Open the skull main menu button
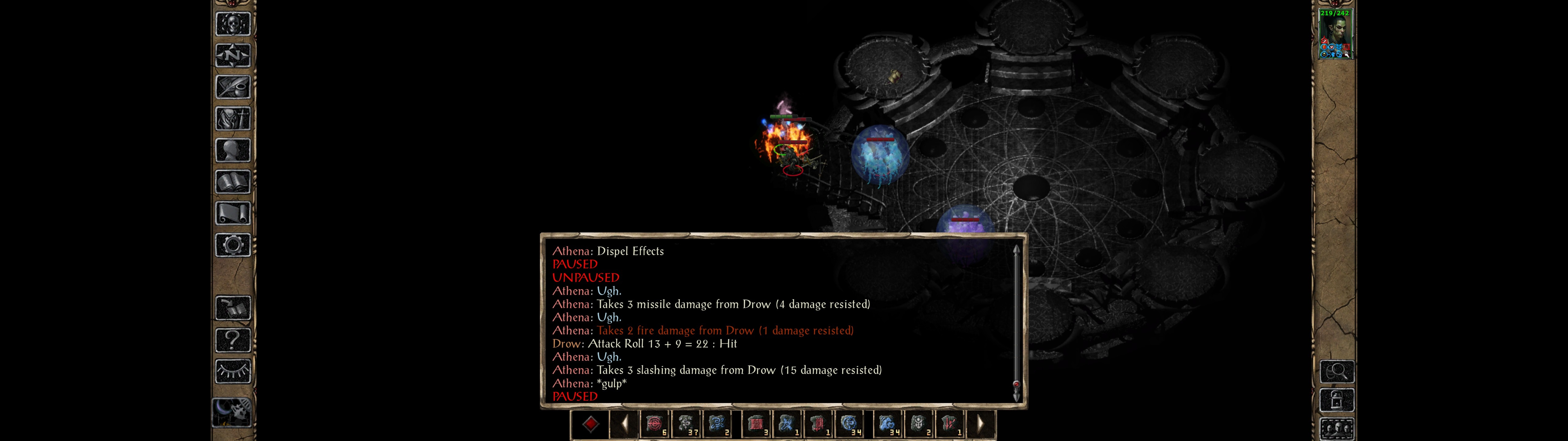 (x=232, y=24)
